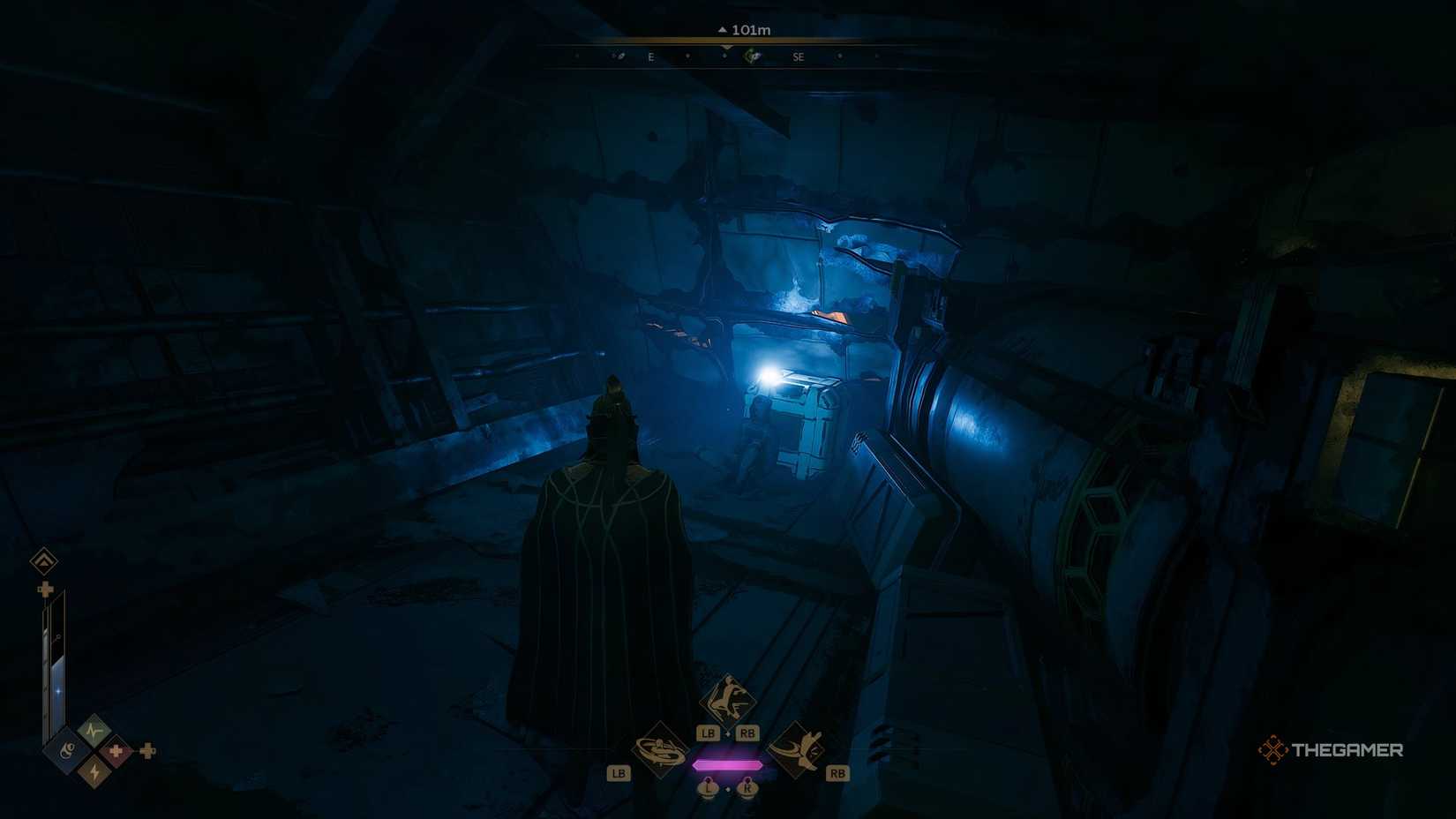Expand the downward golden notch on the compass bar
Viewport: 1456px width, 819px height.
click(725, 48)
